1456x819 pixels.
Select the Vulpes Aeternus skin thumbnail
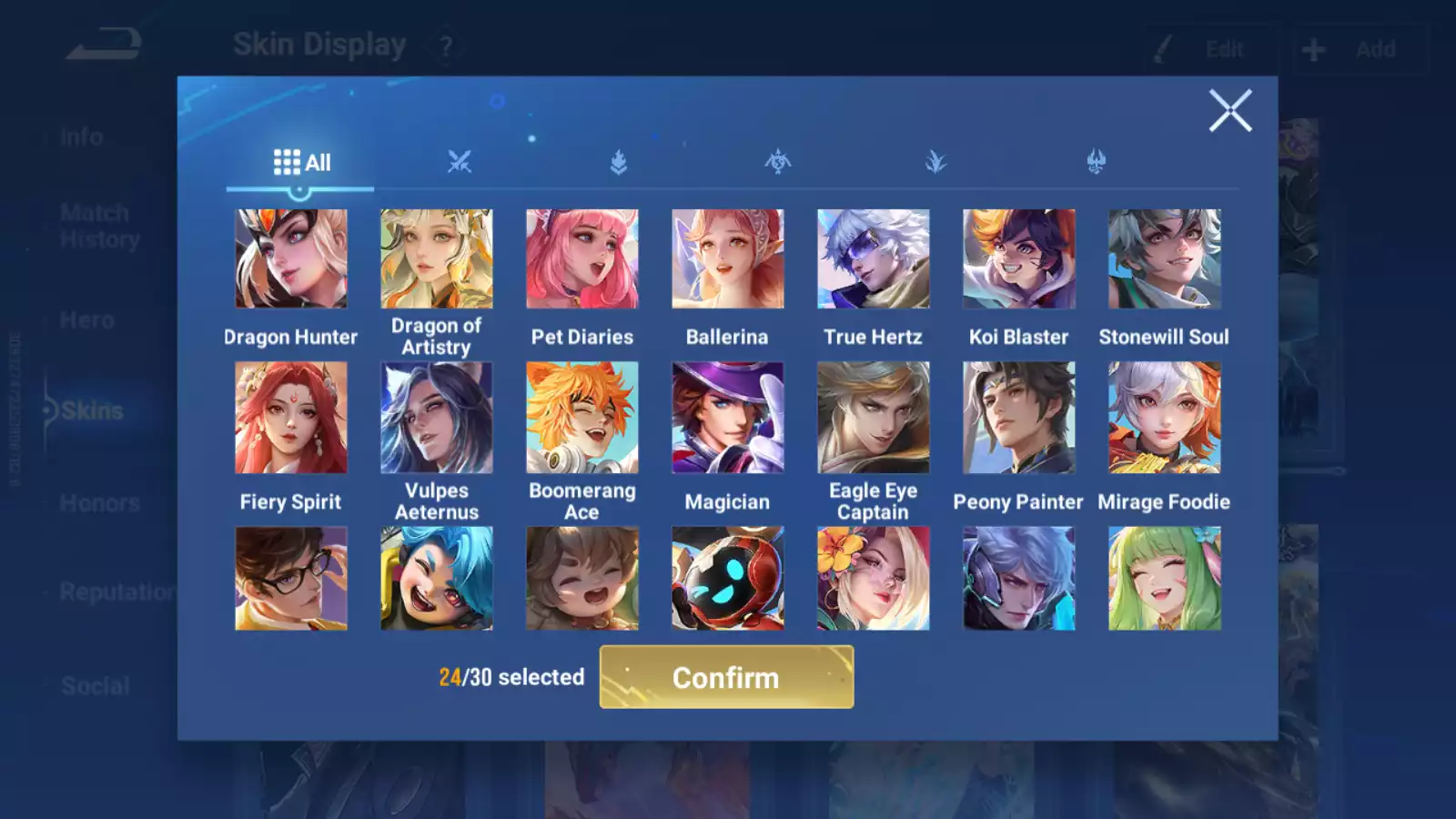437,418
